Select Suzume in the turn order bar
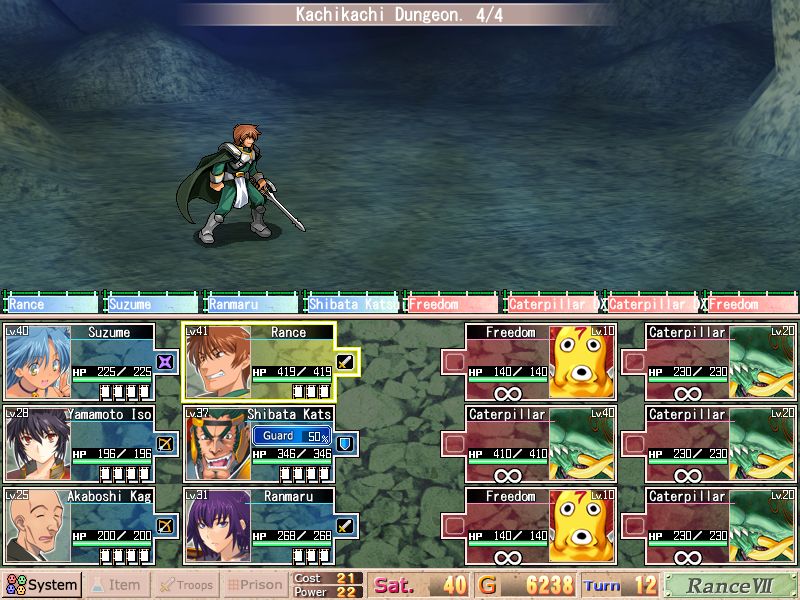Screen dimensions: 800x600 pos(151,304)
